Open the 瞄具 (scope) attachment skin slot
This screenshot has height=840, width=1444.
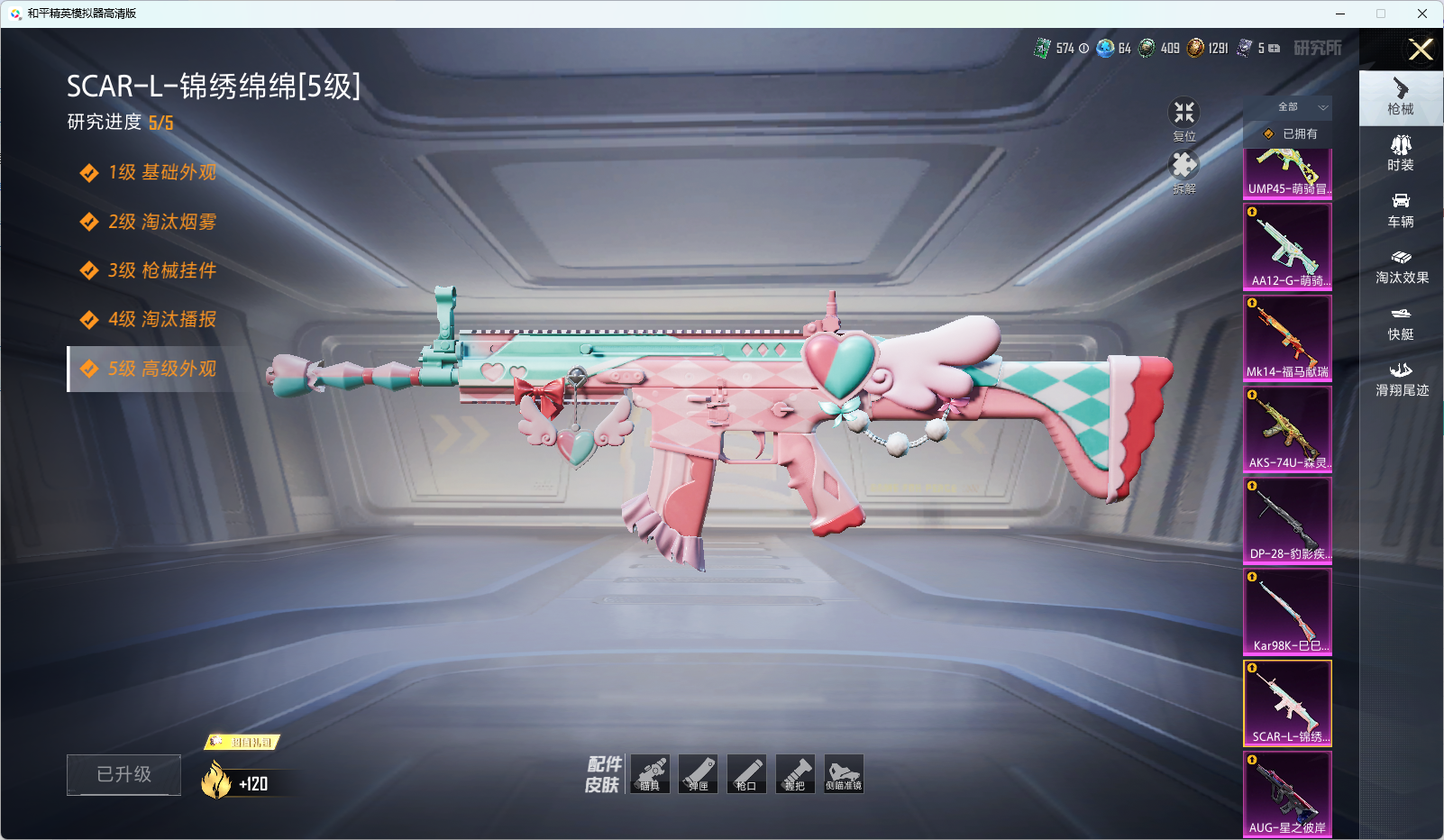pyautogui.click(x=650, y=774)
